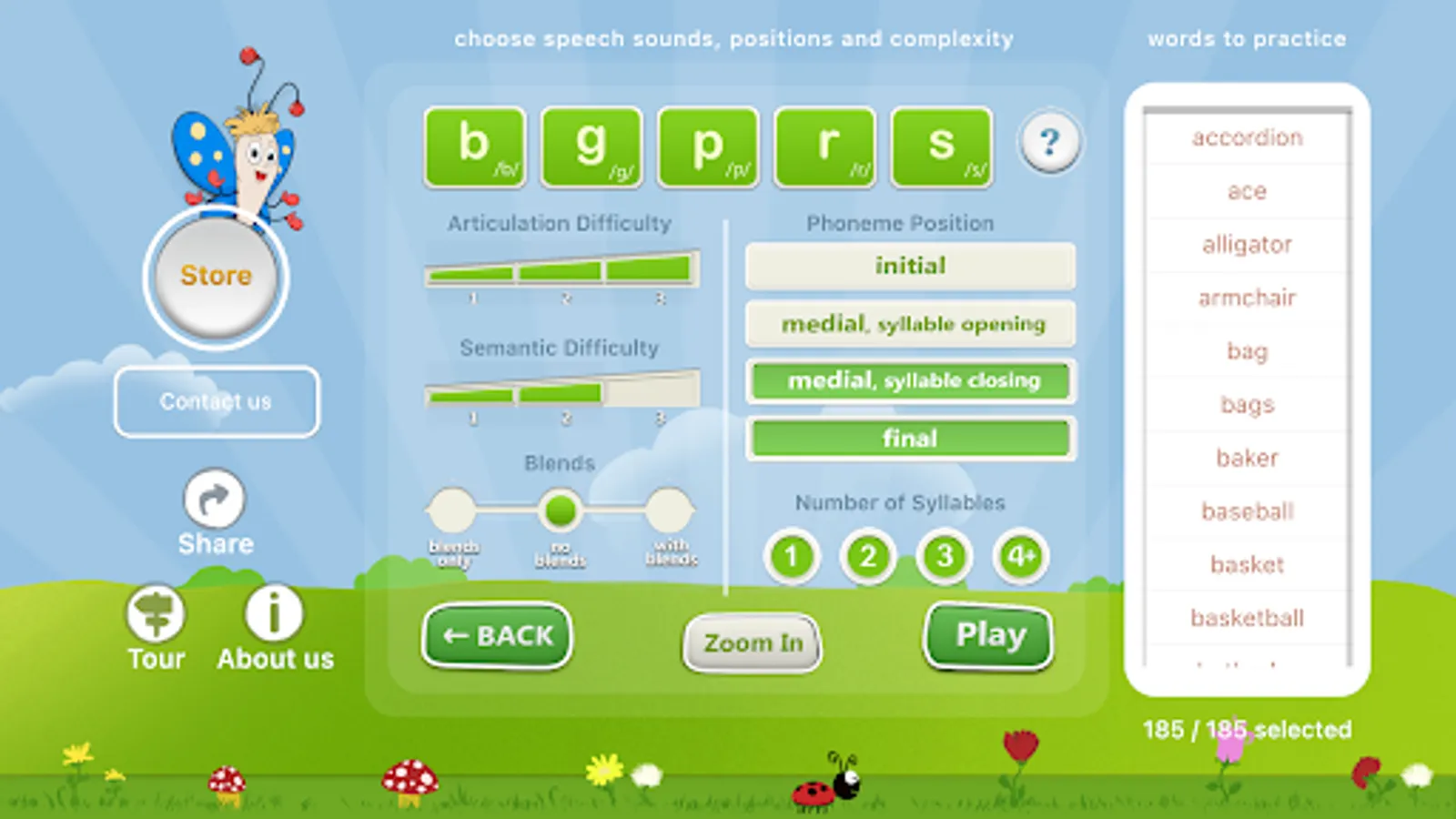
Task: Toggle 'medial, syllable opening' position
Action: pyautogui.click(x=909, y=324)
